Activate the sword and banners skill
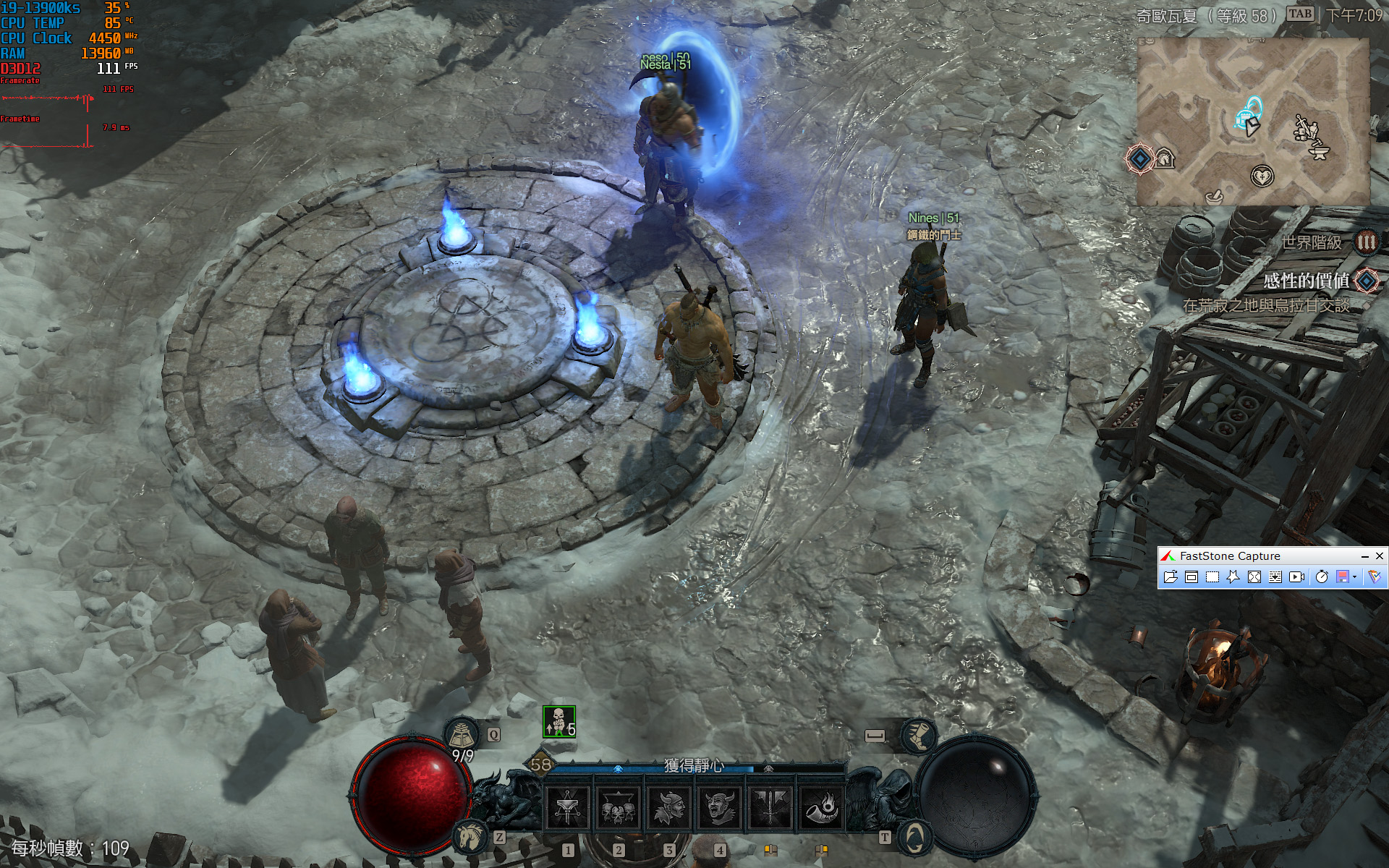This screenshot has width=1389, height=868. point(770,807)
